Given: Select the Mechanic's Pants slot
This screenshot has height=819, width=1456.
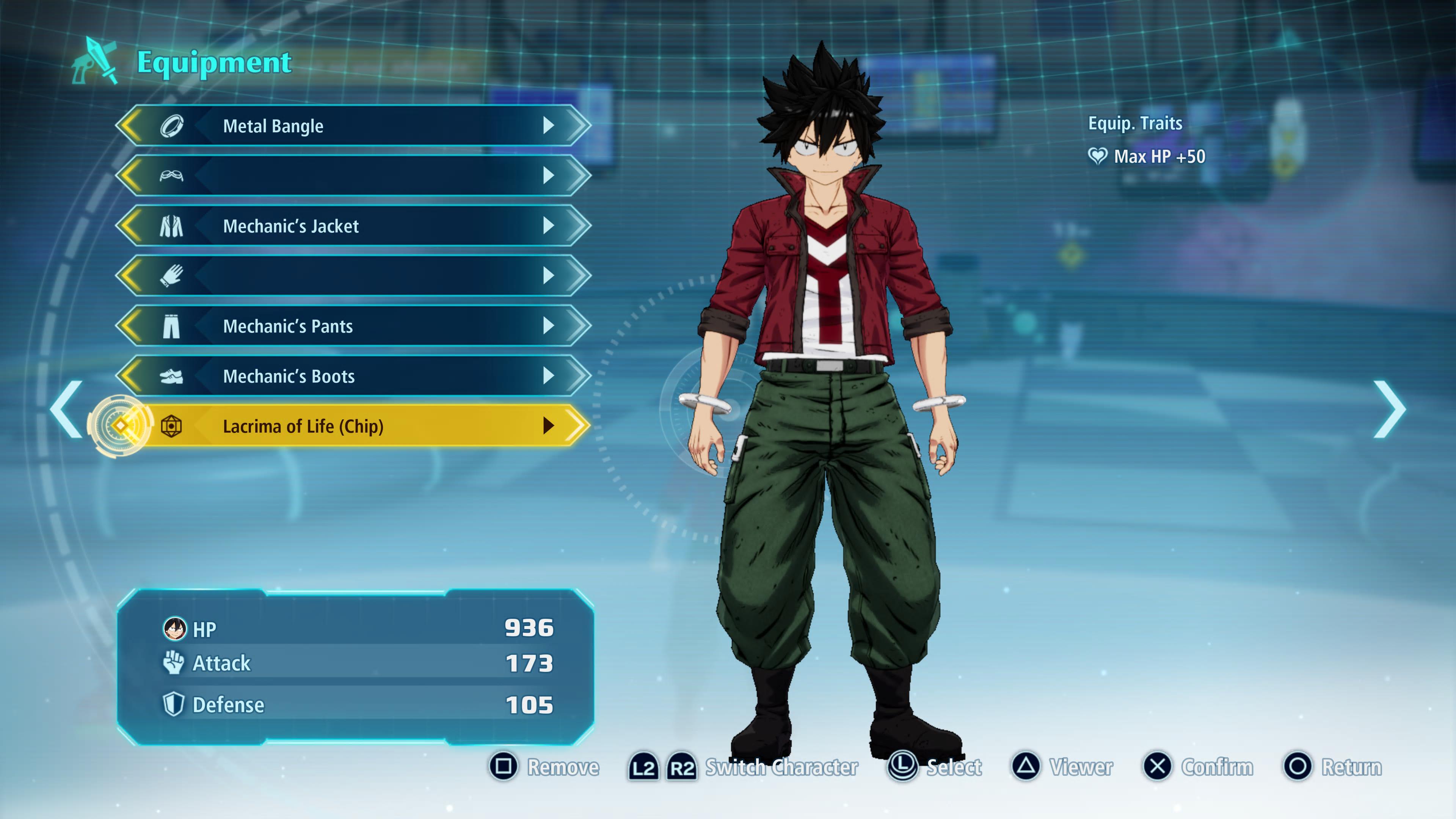Looking at the screenshot, I should (x=353, y=326).
